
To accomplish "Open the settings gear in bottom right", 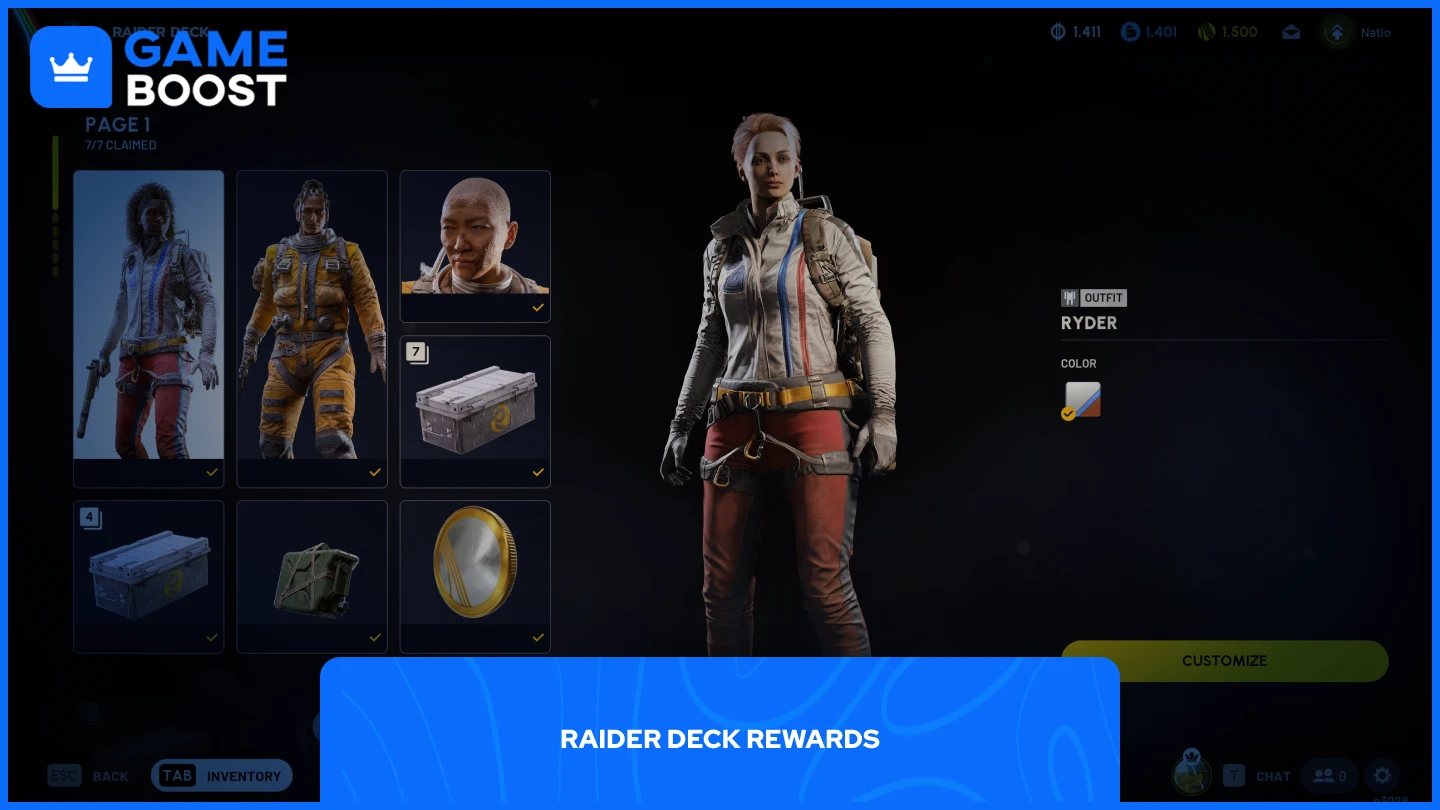I will [1382, 776].
